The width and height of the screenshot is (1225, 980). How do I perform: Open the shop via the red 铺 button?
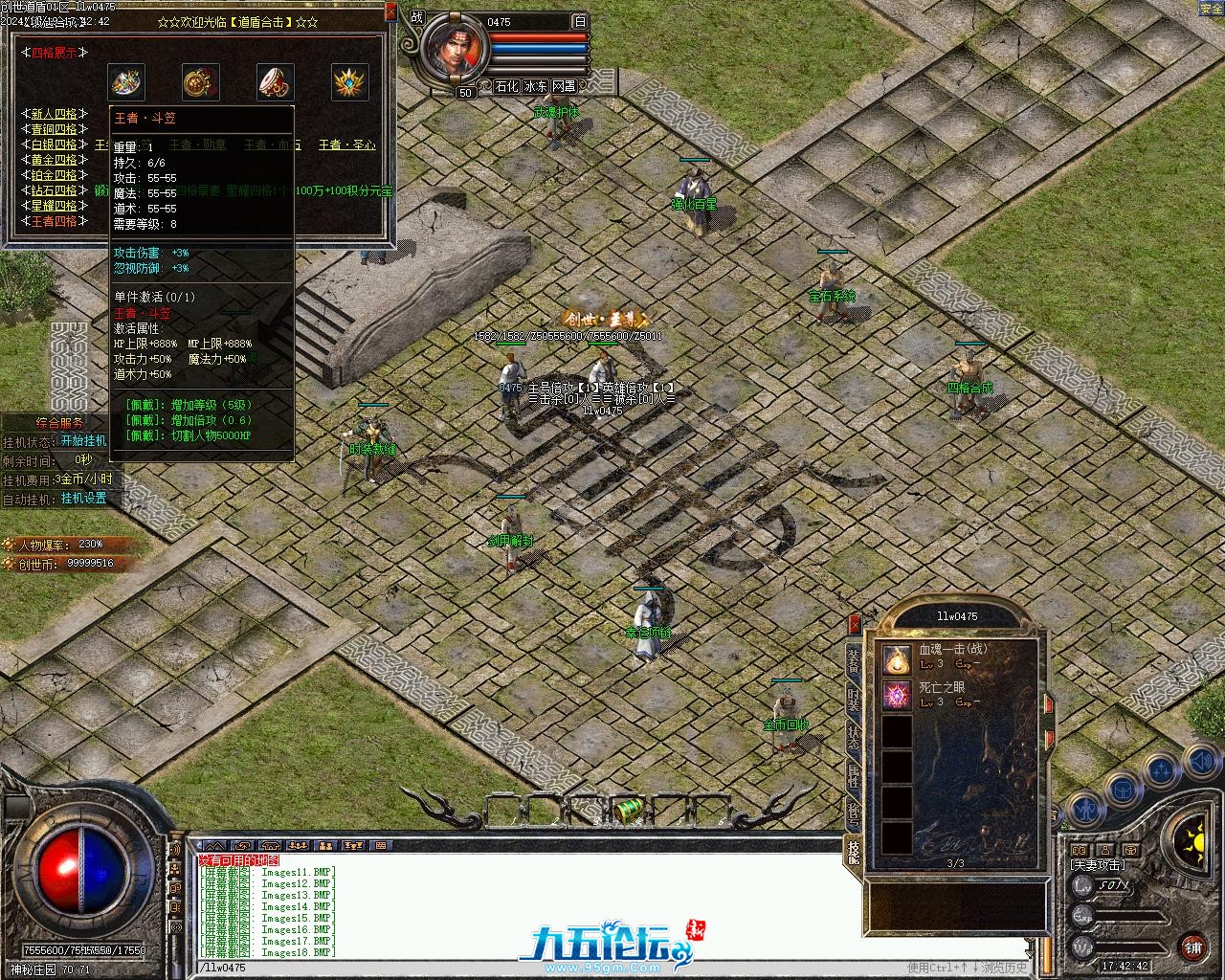[1192, 948]
